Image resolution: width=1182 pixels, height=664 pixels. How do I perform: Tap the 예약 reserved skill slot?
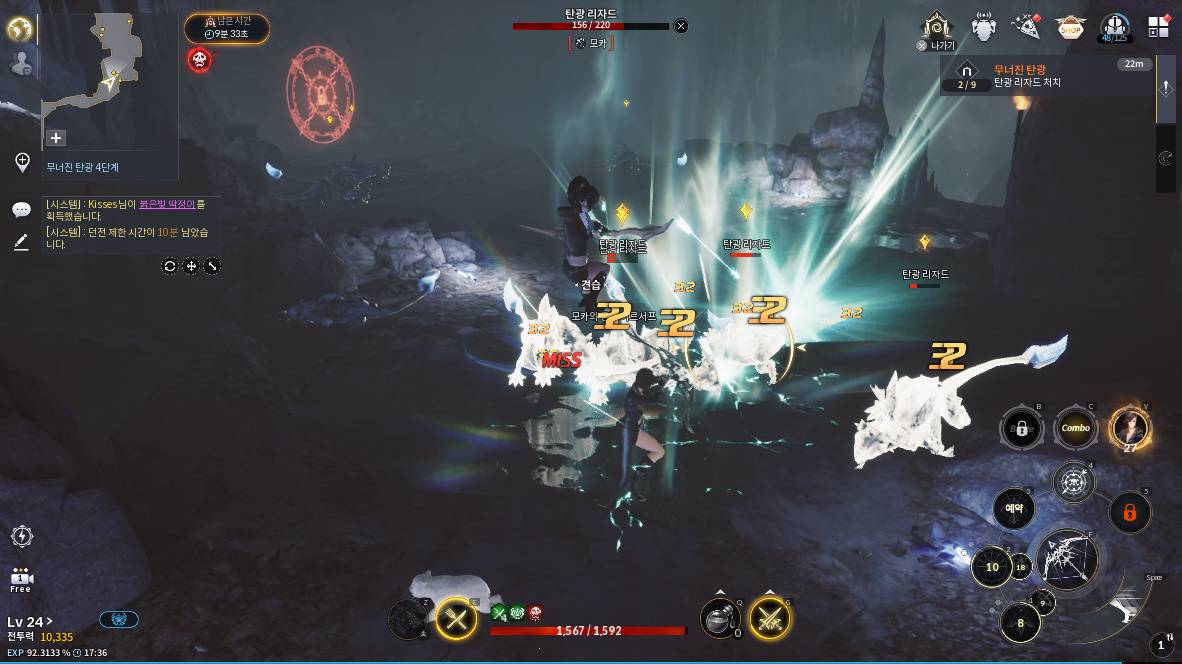[x=1013, y=509]
